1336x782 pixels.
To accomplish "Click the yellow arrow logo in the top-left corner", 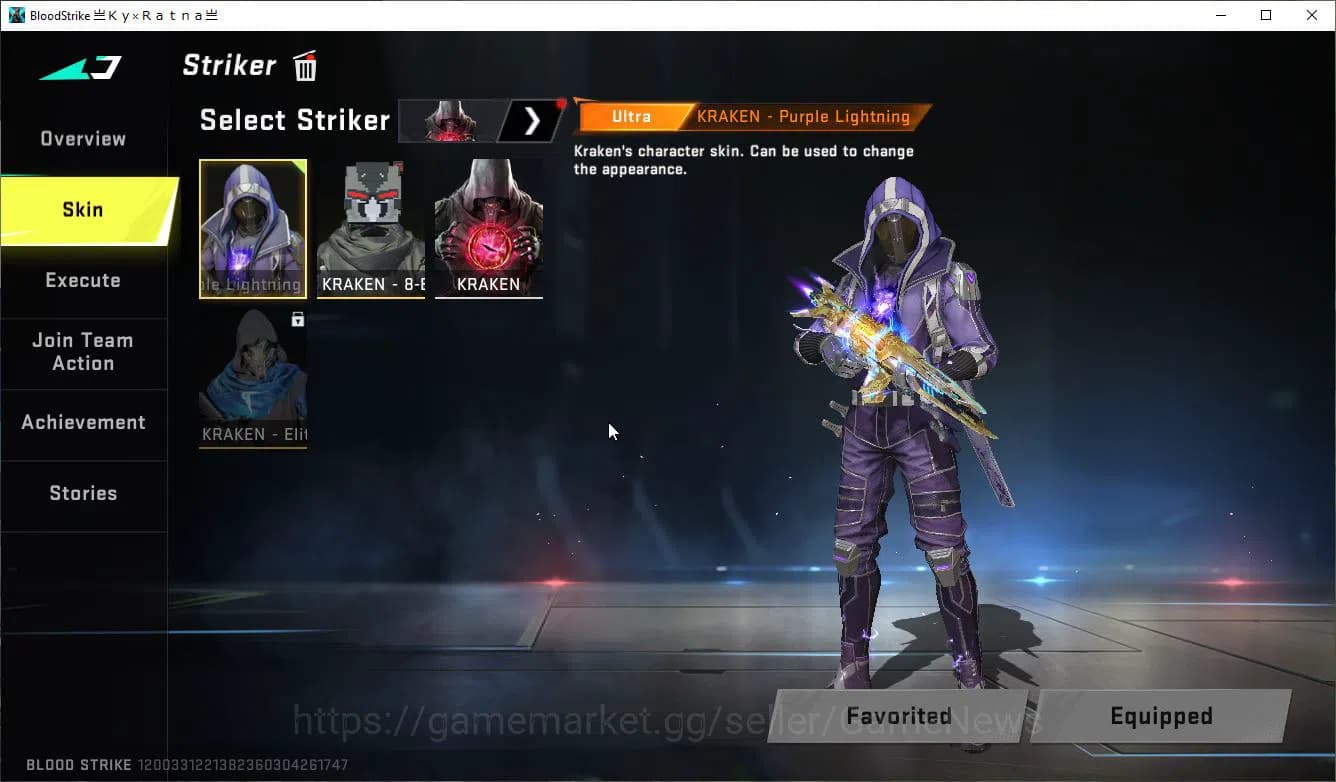I will [80, 68].
